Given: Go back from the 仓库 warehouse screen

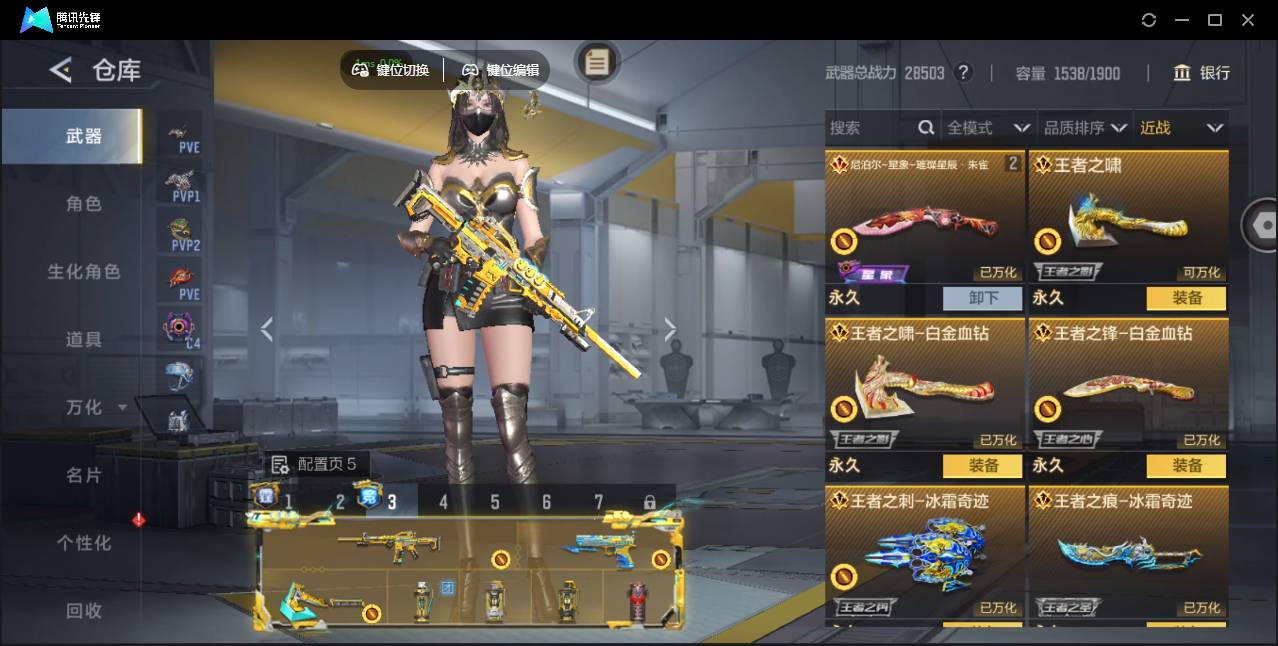Looking at the screenshot, I should pyautogui.click(x=61, y=70).
